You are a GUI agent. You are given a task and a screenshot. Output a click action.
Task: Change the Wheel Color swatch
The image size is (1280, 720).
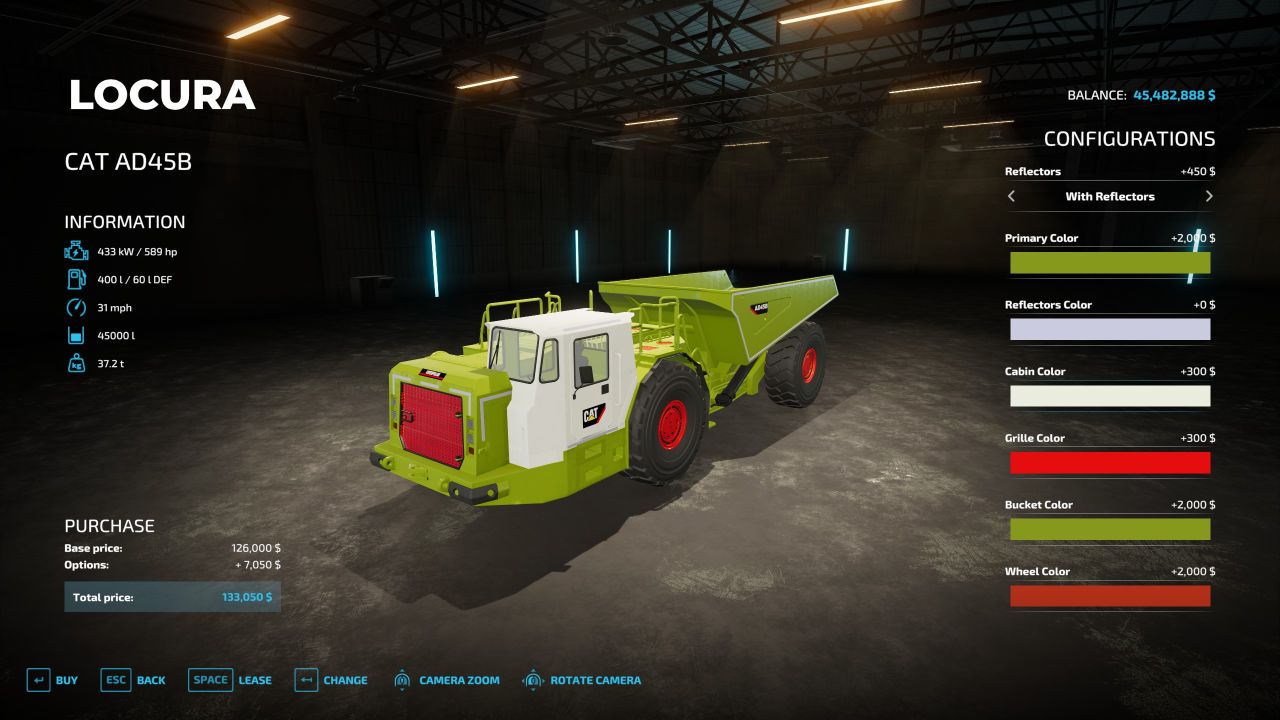coord(1110,596)
